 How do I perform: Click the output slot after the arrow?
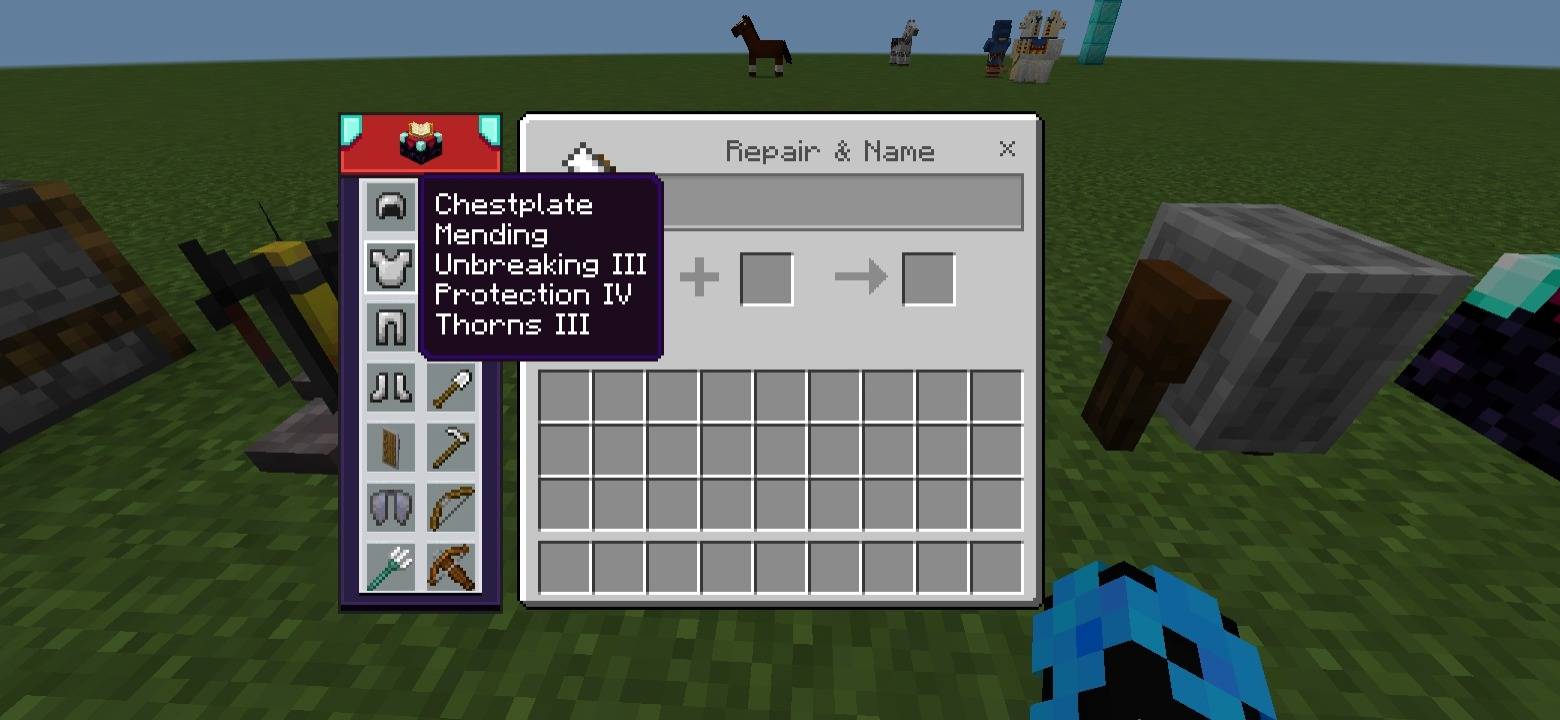[x=928, y=278]
